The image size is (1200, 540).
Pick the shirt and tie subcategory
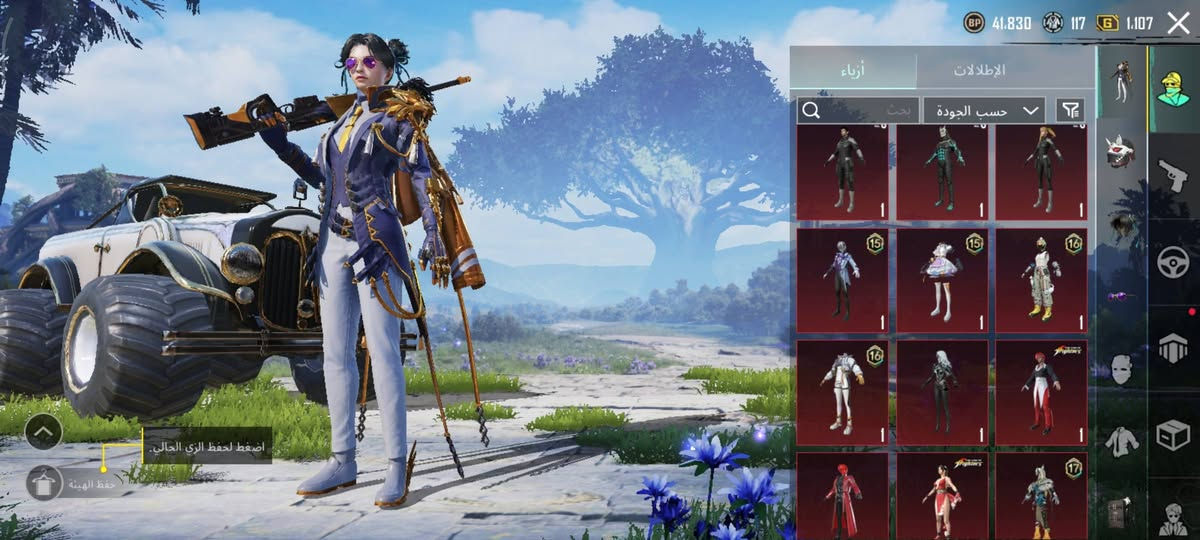[1121, 440]
